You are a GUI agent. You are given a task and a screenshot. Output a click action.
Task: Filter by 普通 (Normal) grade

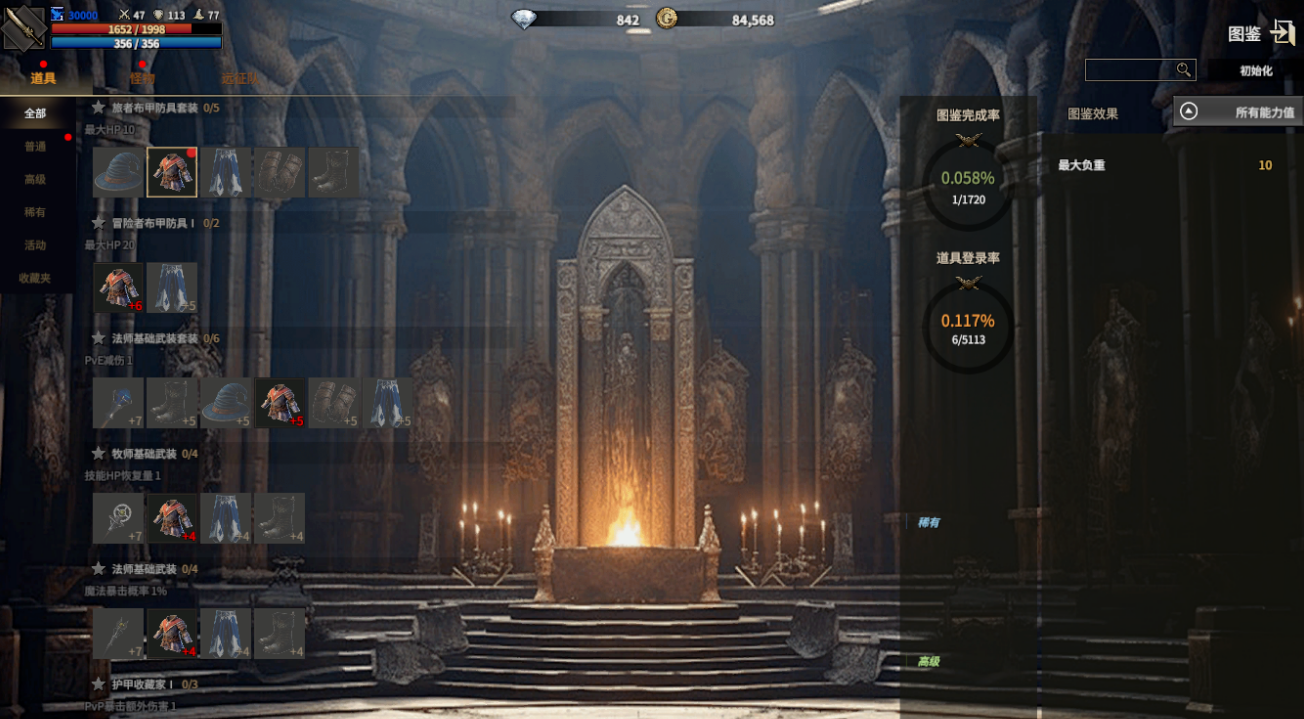coord(36,147)
